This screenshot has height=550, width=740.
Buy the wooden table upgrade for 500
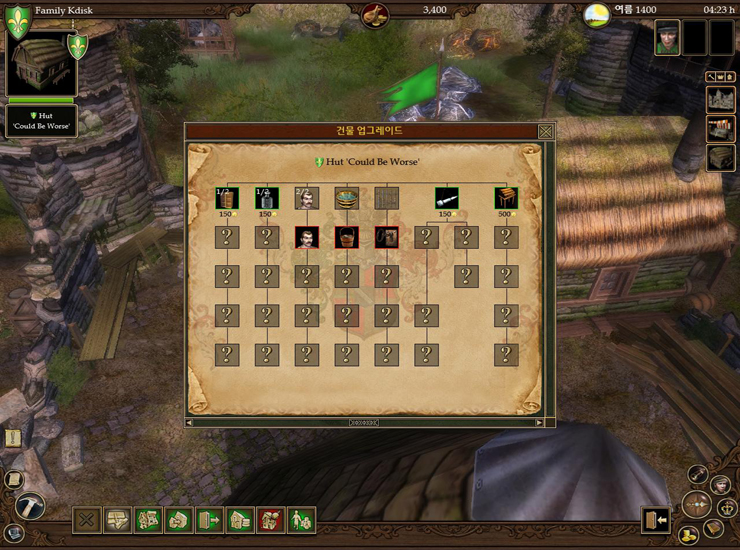pos(506,198)
